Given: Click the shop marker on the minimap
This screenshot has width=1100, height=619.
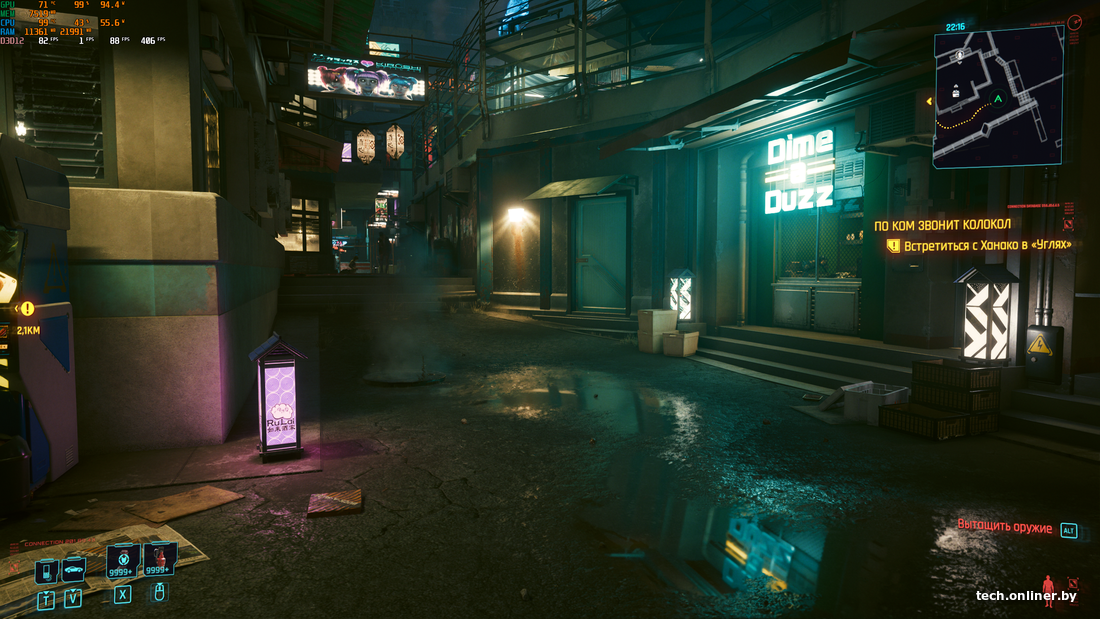Looking at the screenshot, I should [x=957, y=91].
